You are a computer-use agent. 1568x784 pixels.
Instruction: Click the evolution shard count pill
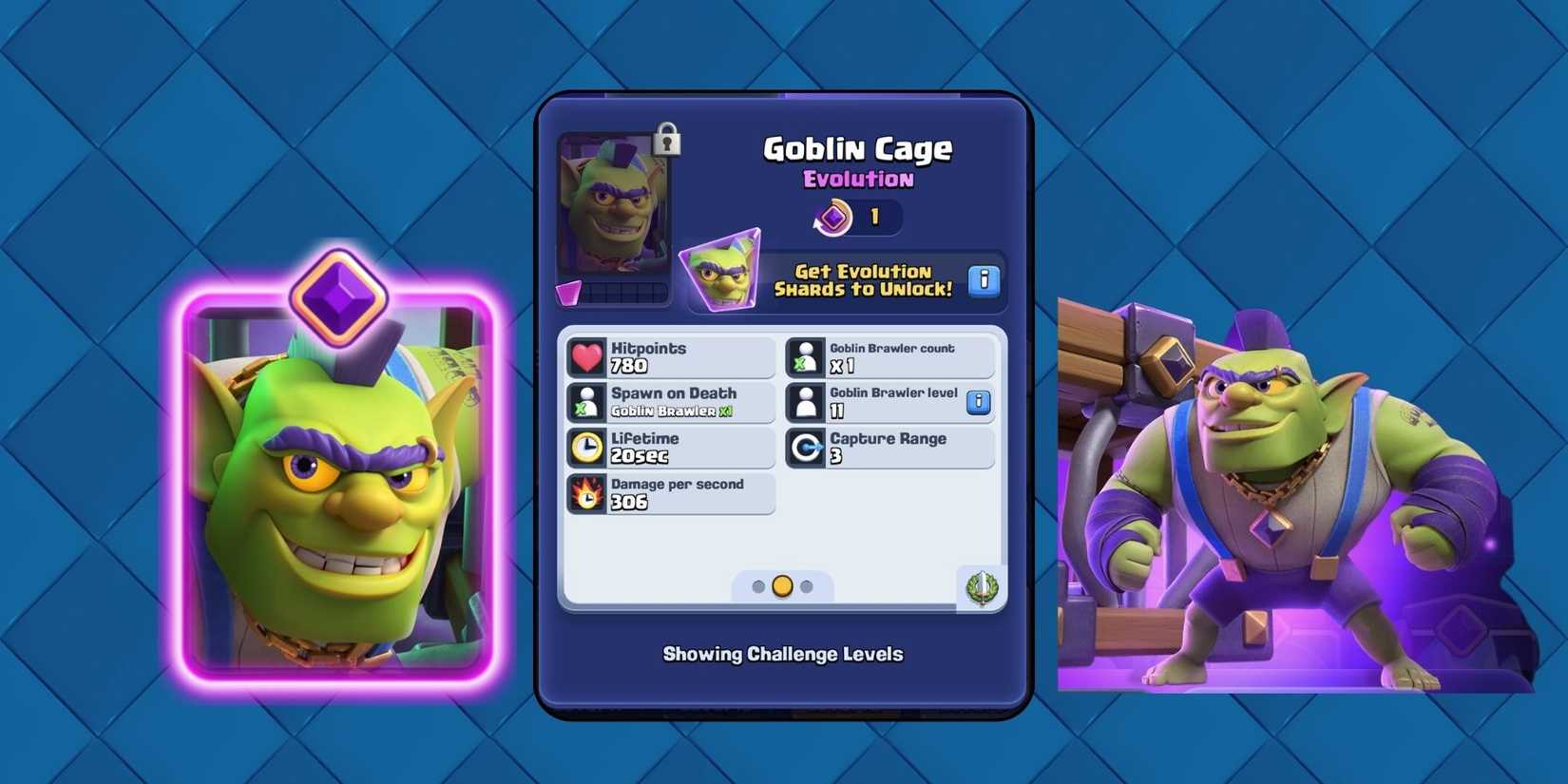click(x=856, y=217)
